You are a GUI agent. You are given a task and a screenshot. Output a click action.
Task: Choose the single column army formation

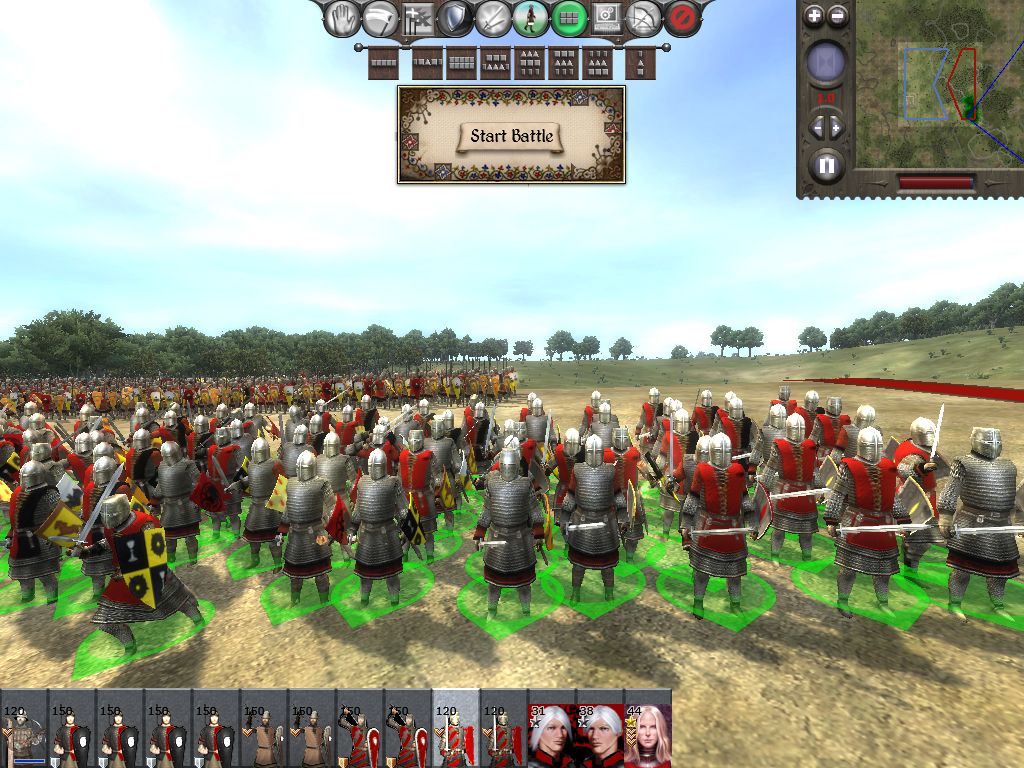(x=640, y=63)
